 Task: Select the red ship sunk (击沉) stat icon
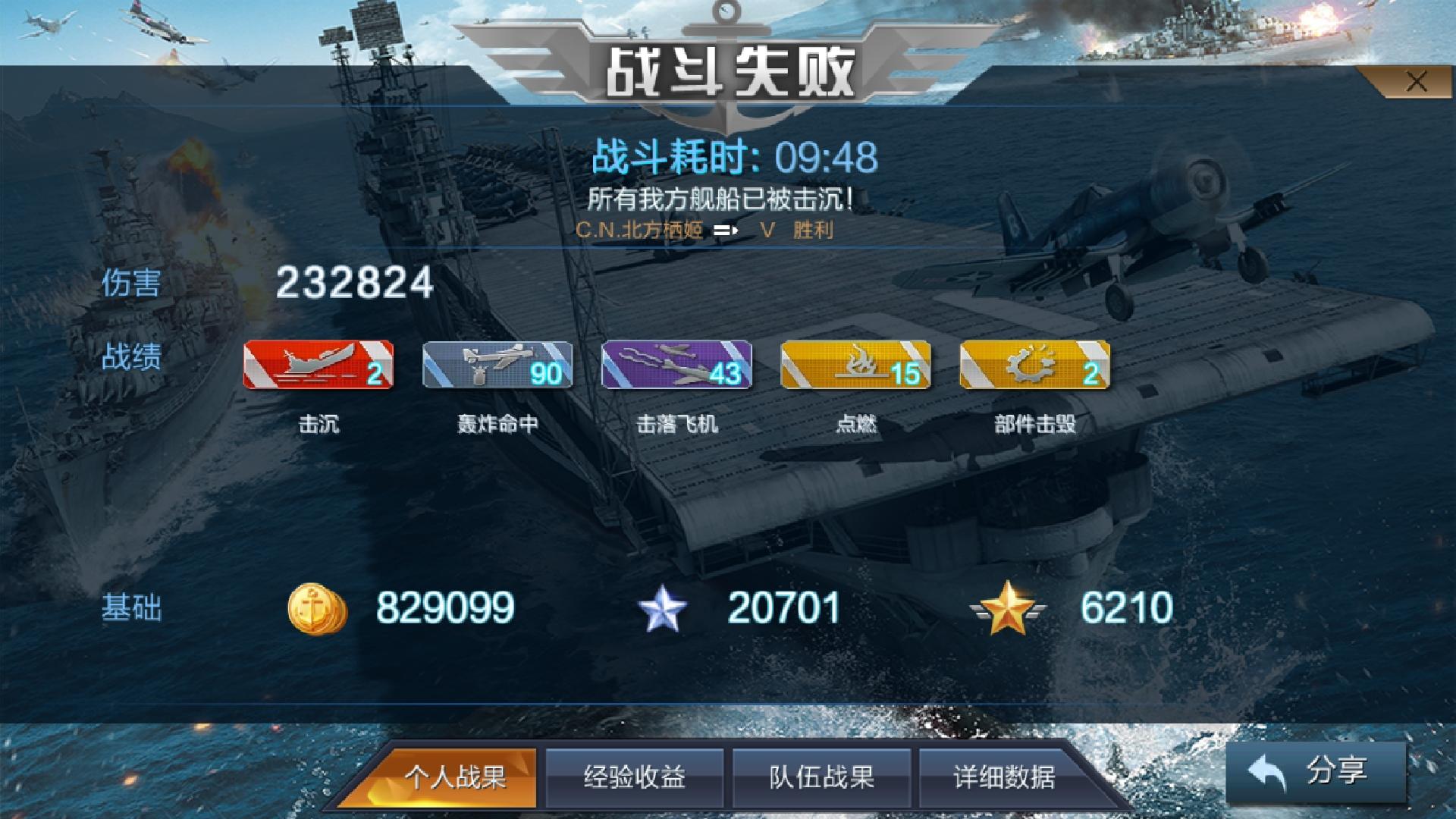(320, 366)
